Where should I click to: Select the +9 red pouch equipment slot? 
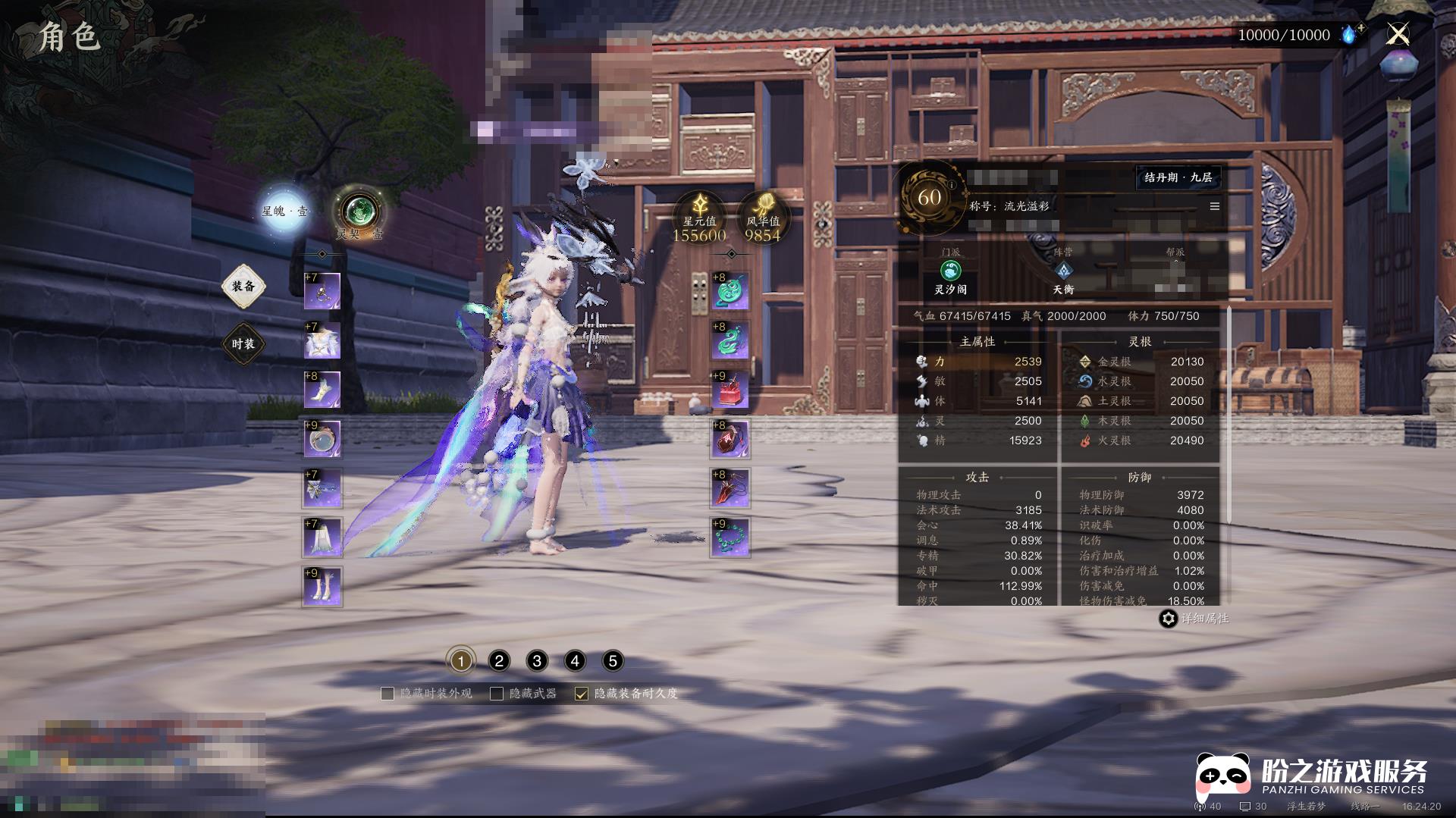[730, 390]
